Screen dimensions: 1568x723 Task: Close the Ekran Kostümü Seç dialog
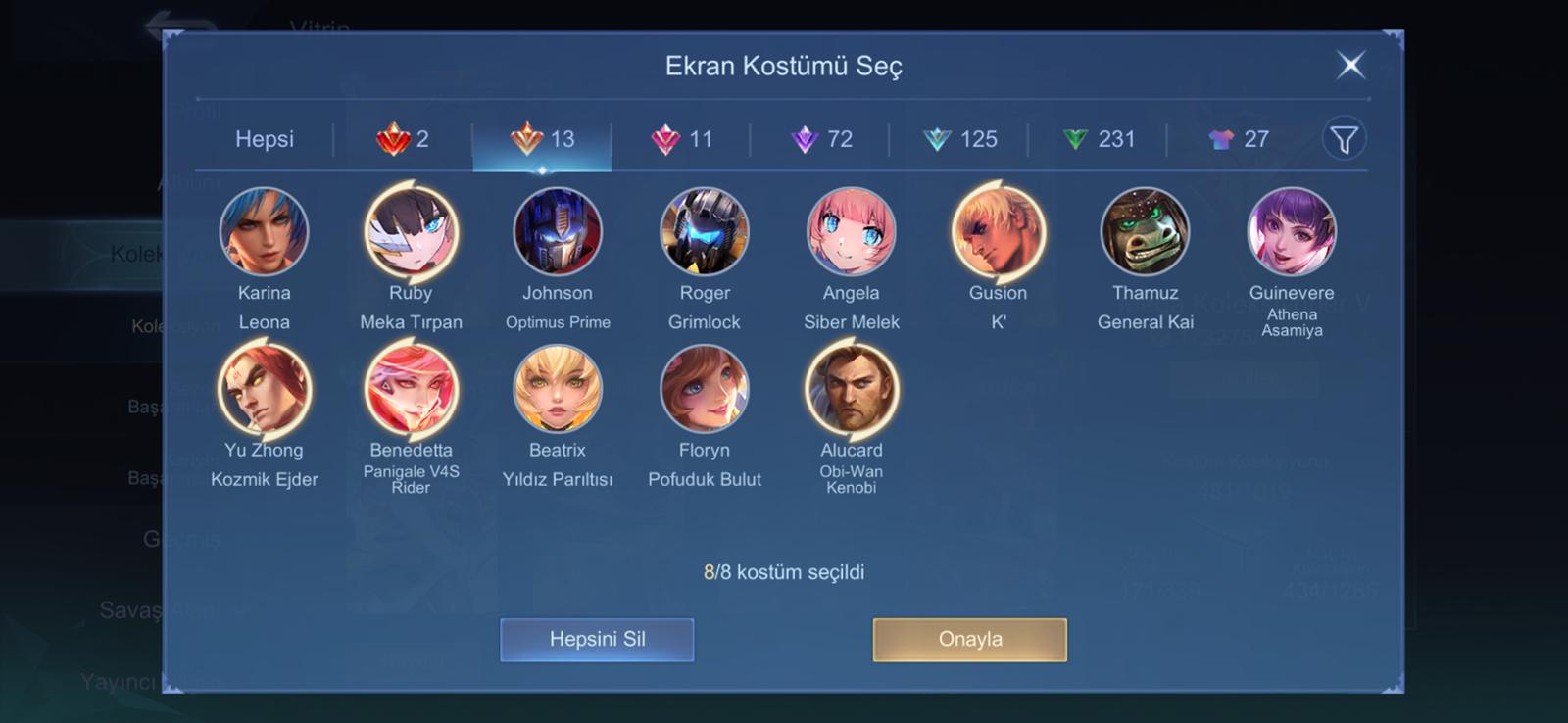point(1350,66)
